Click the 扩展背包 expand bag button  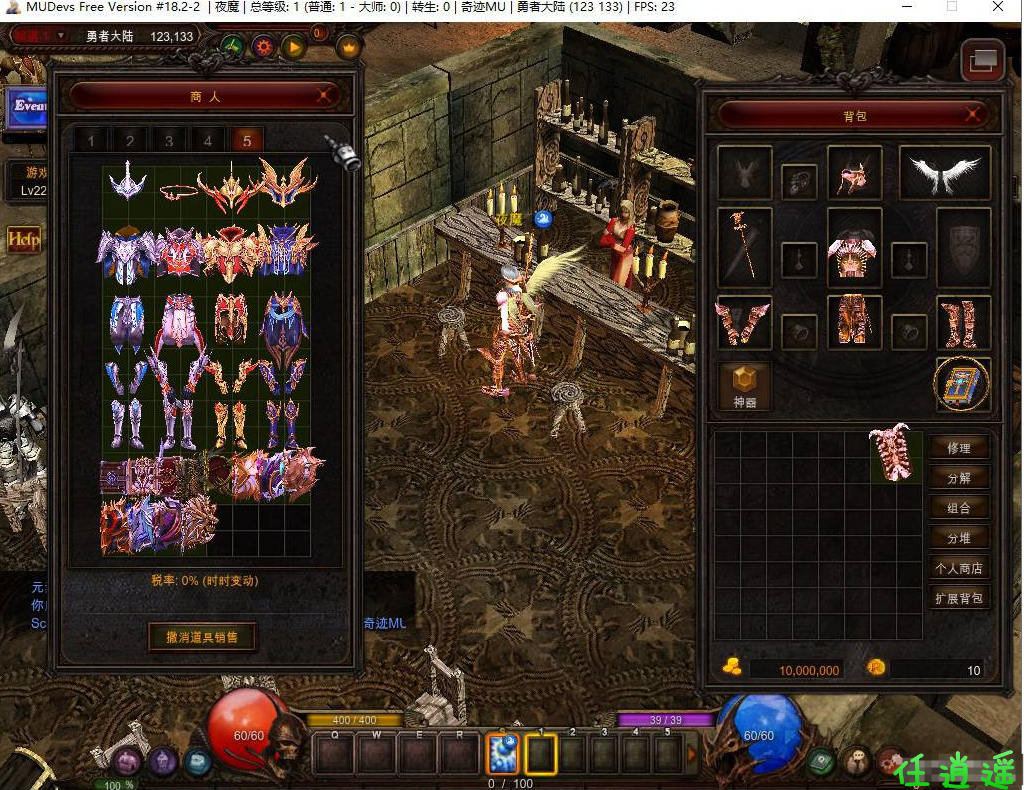958,599
